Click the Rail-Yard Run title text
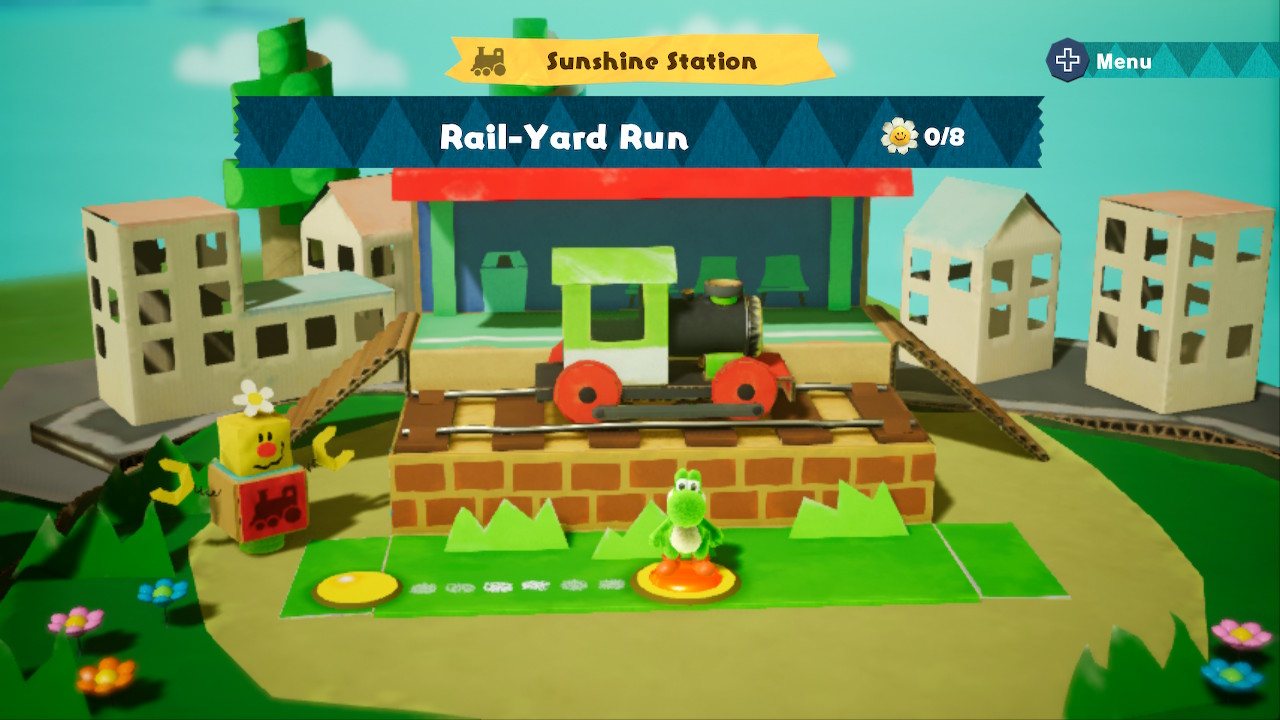 (x=563, y=139)
